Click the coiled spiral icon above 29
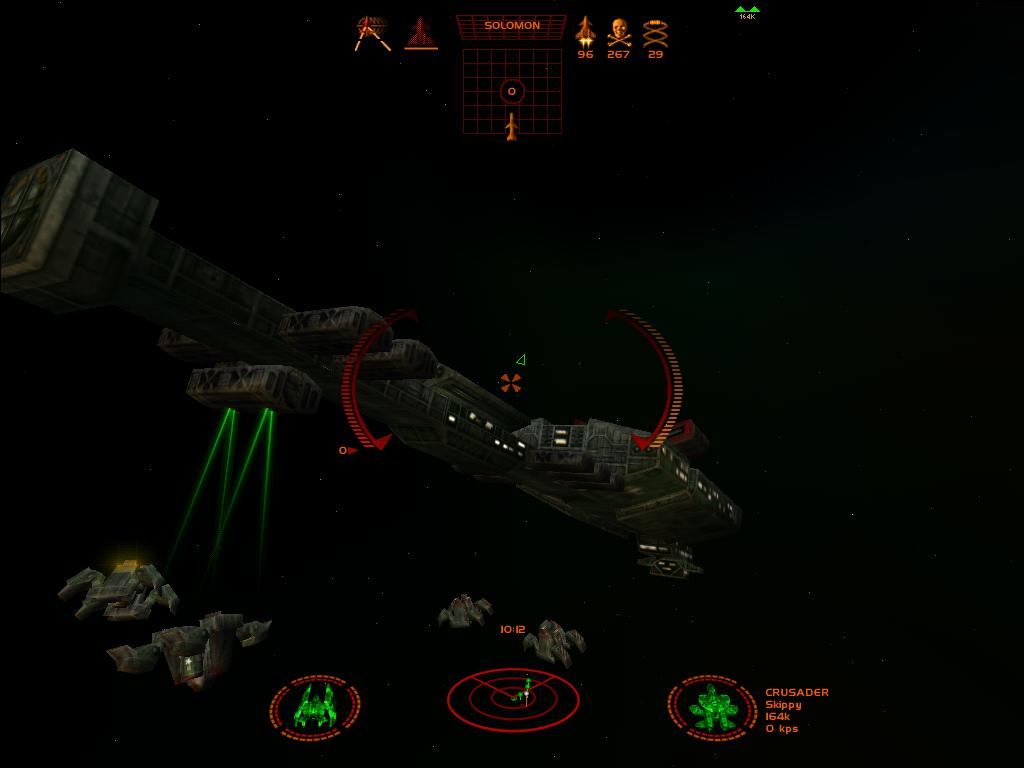The height and width of the screenshot is (768, 1024). point(655,31)
